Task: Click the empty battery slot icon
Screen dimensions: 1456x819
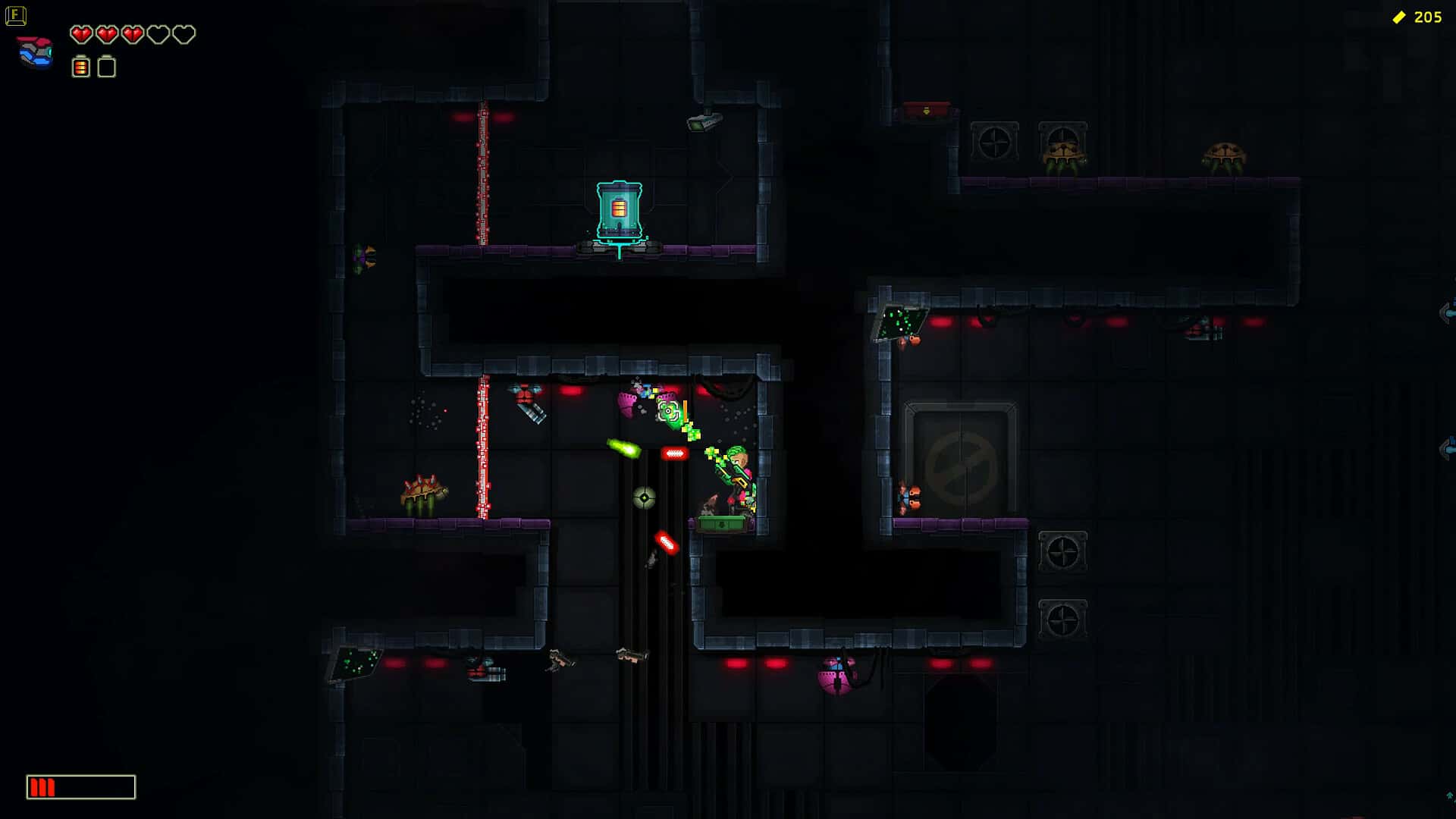Action: (x=106, y=67)
